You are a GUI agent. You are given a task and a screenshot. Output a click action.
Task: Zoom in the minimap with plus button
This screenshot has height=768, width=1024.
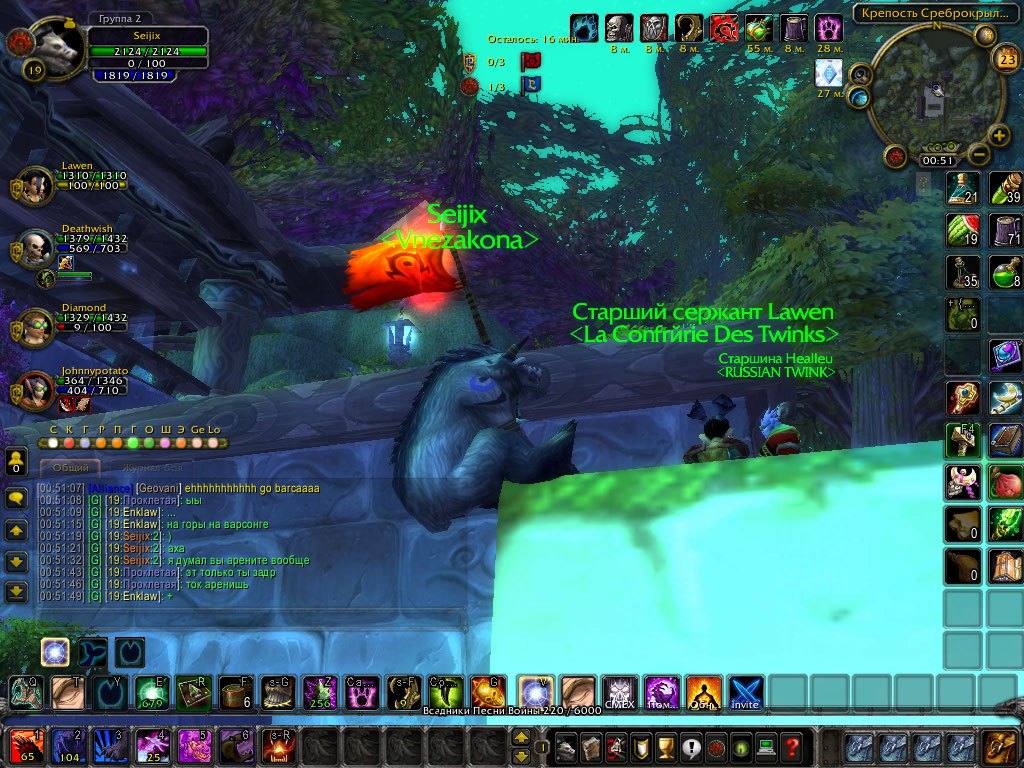[999, 135]
